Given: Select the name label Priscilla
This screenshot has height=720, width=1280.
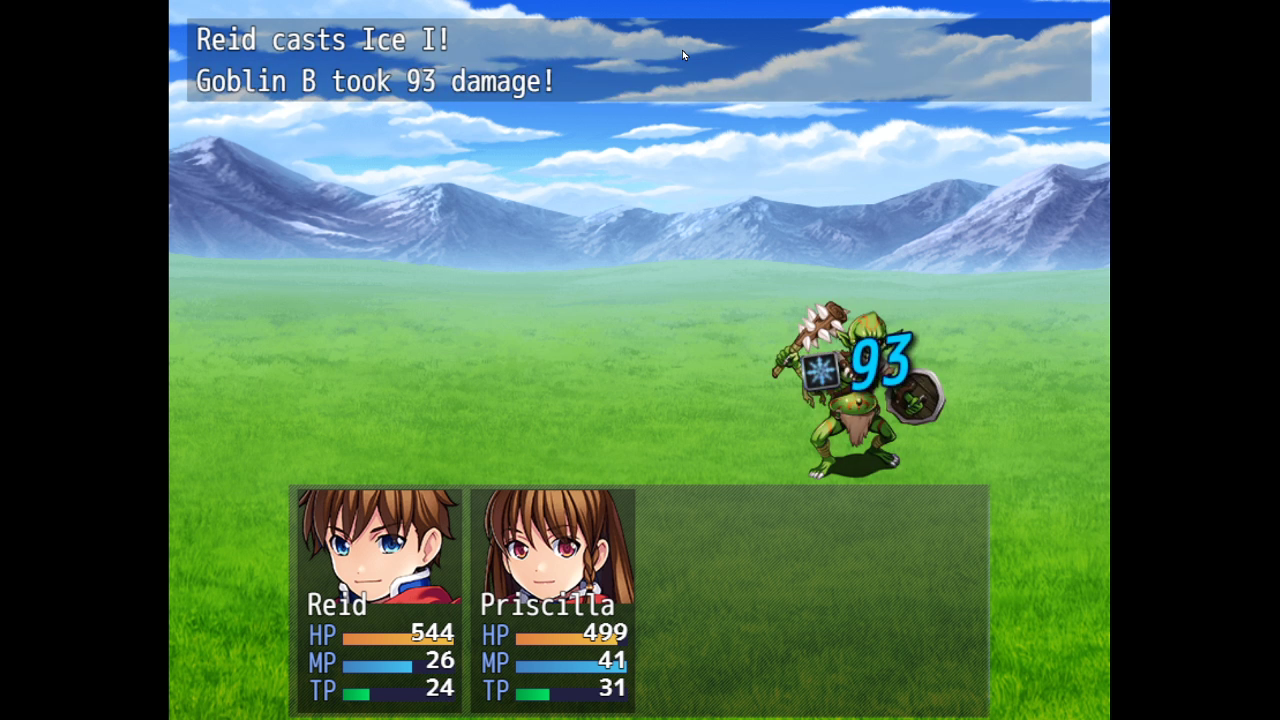Looking at the screenshot, I should click(x=547, y=605).
